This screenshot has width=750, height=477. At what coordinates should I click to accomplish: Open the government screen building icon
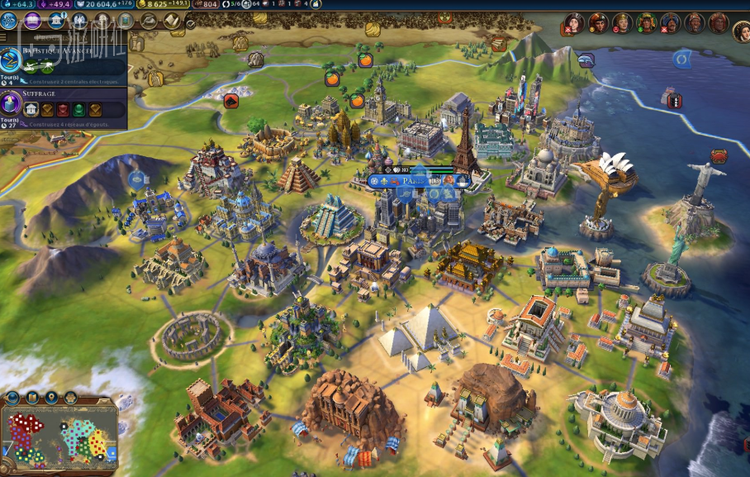(x=57, y=21)
